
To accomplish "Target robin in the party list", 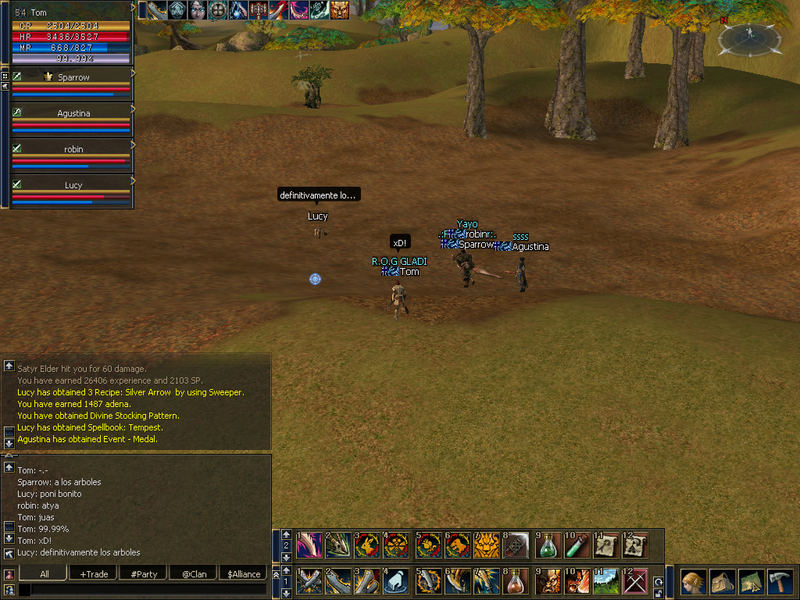I will tap(72, 149).
